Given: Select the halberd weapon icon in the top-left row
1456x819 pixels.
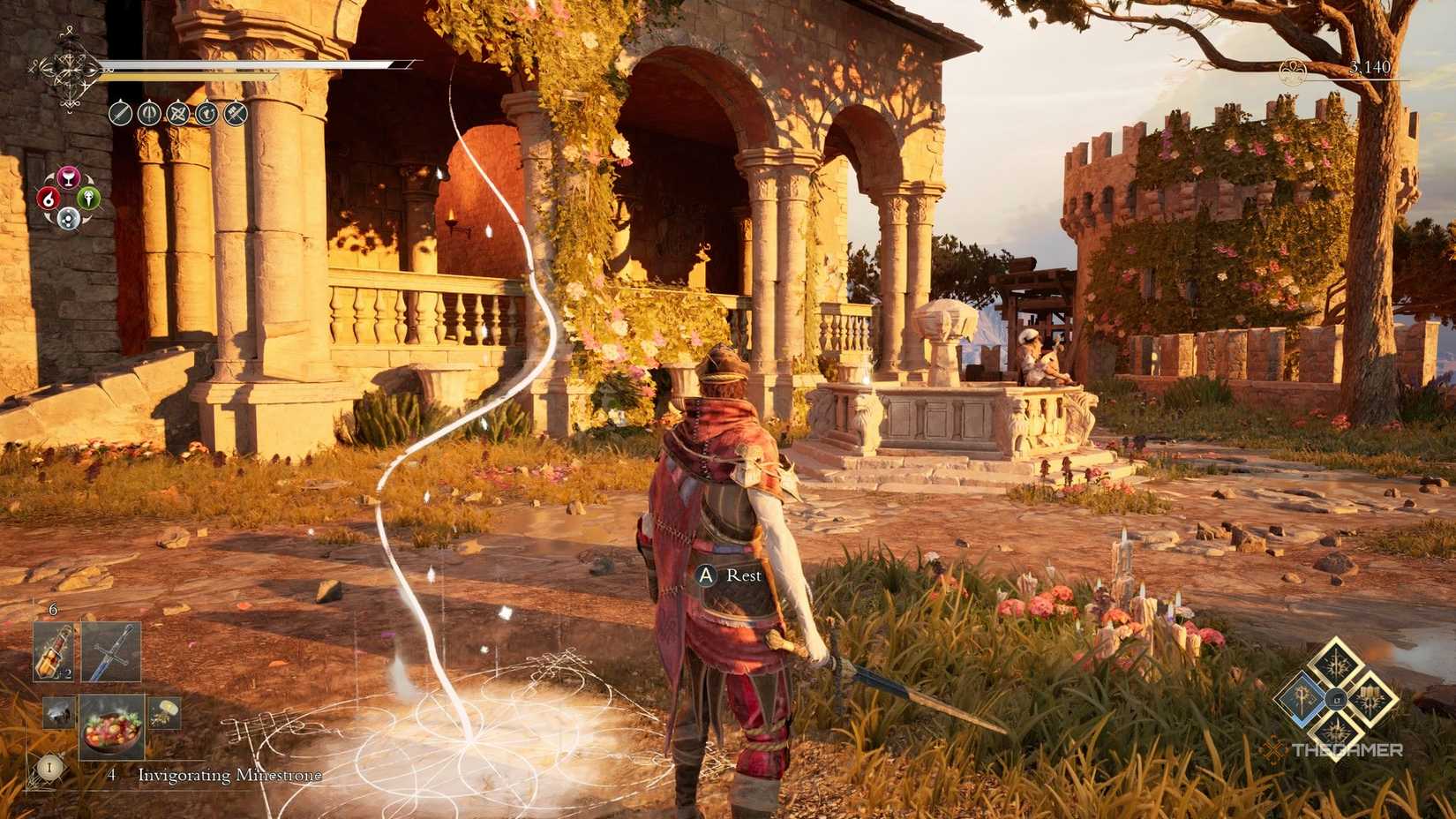Looking at the screenshot, I should (x=150, y=113).
